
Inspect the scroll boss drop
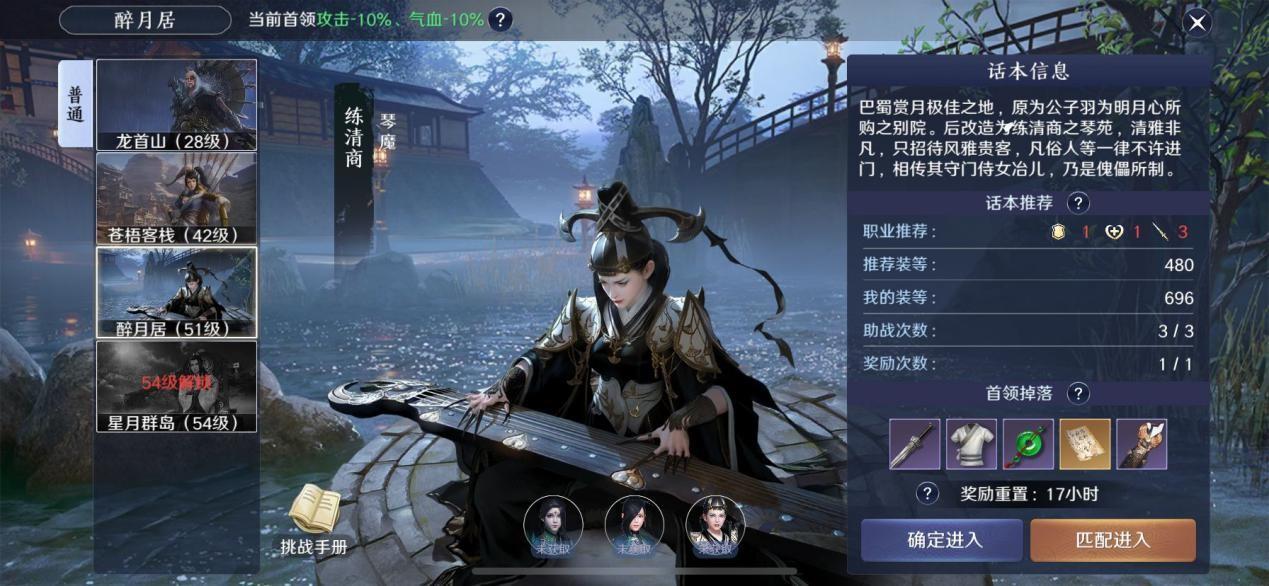pos(1085,445)
